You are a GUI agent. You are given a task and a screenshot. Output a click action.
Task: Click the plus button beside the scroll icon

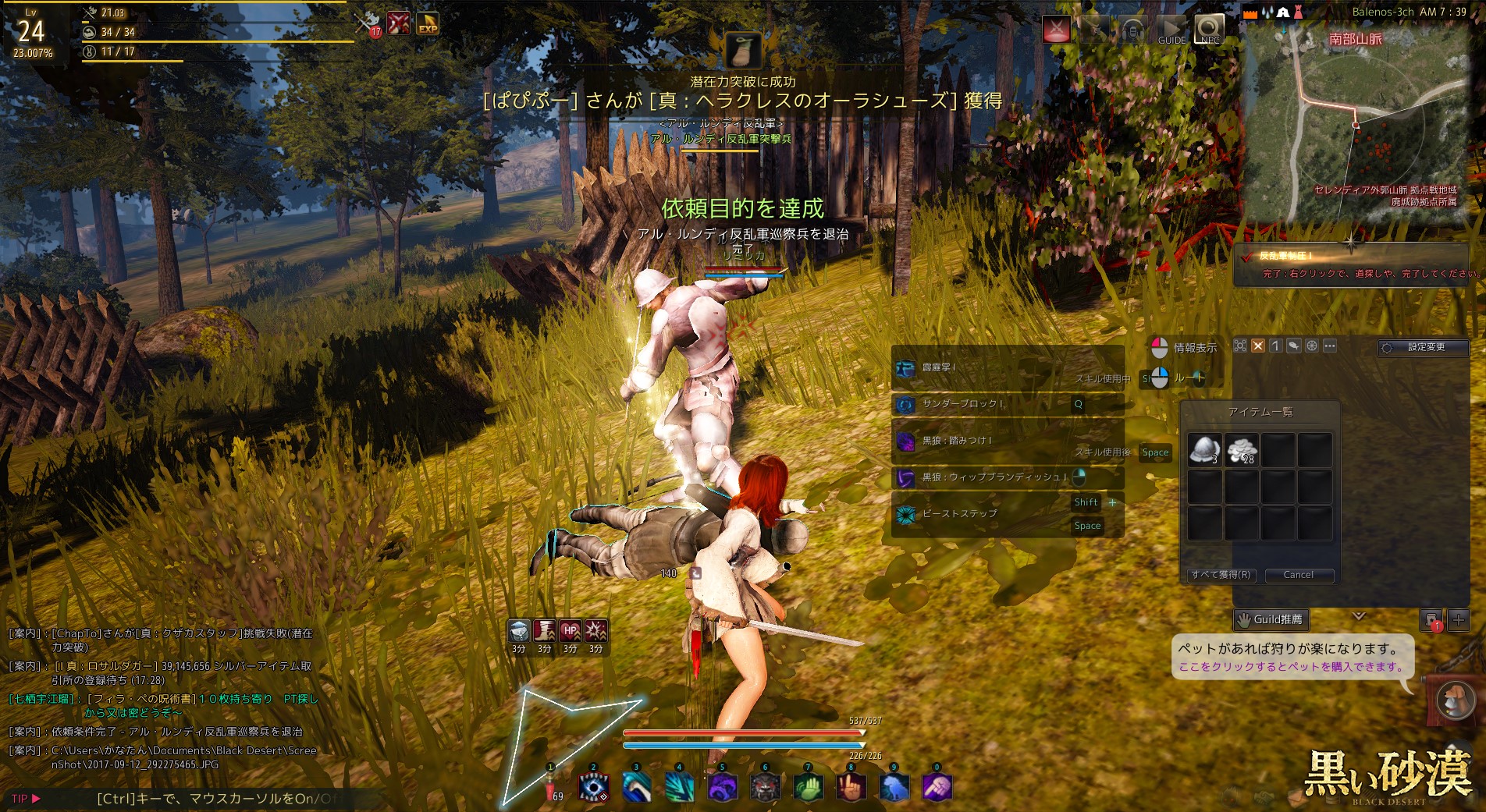point(1458,620)
